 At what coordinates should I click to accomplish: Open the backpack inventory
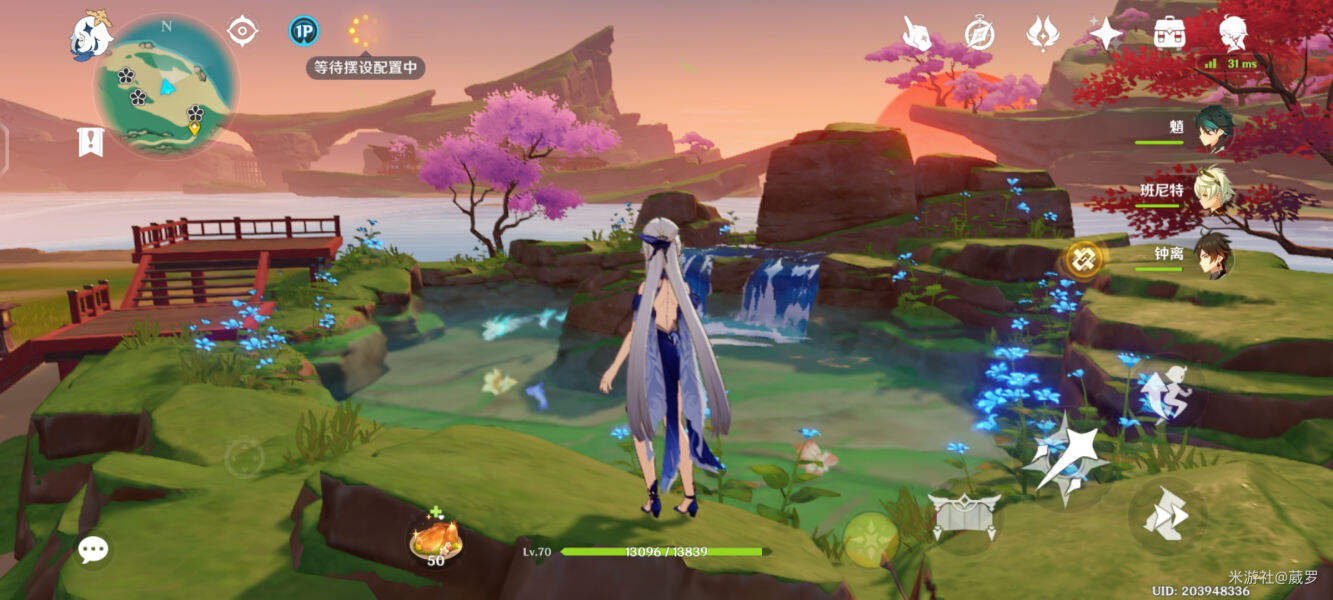pyautogui.click(x=1169, y=33)
